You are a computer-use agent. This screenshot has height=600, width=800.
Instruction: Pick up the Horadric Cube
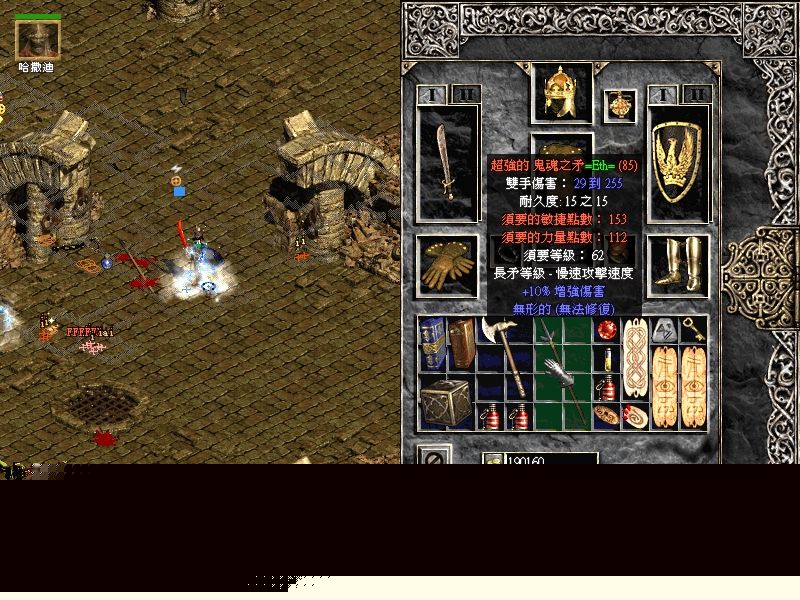[x=445, y=403]
